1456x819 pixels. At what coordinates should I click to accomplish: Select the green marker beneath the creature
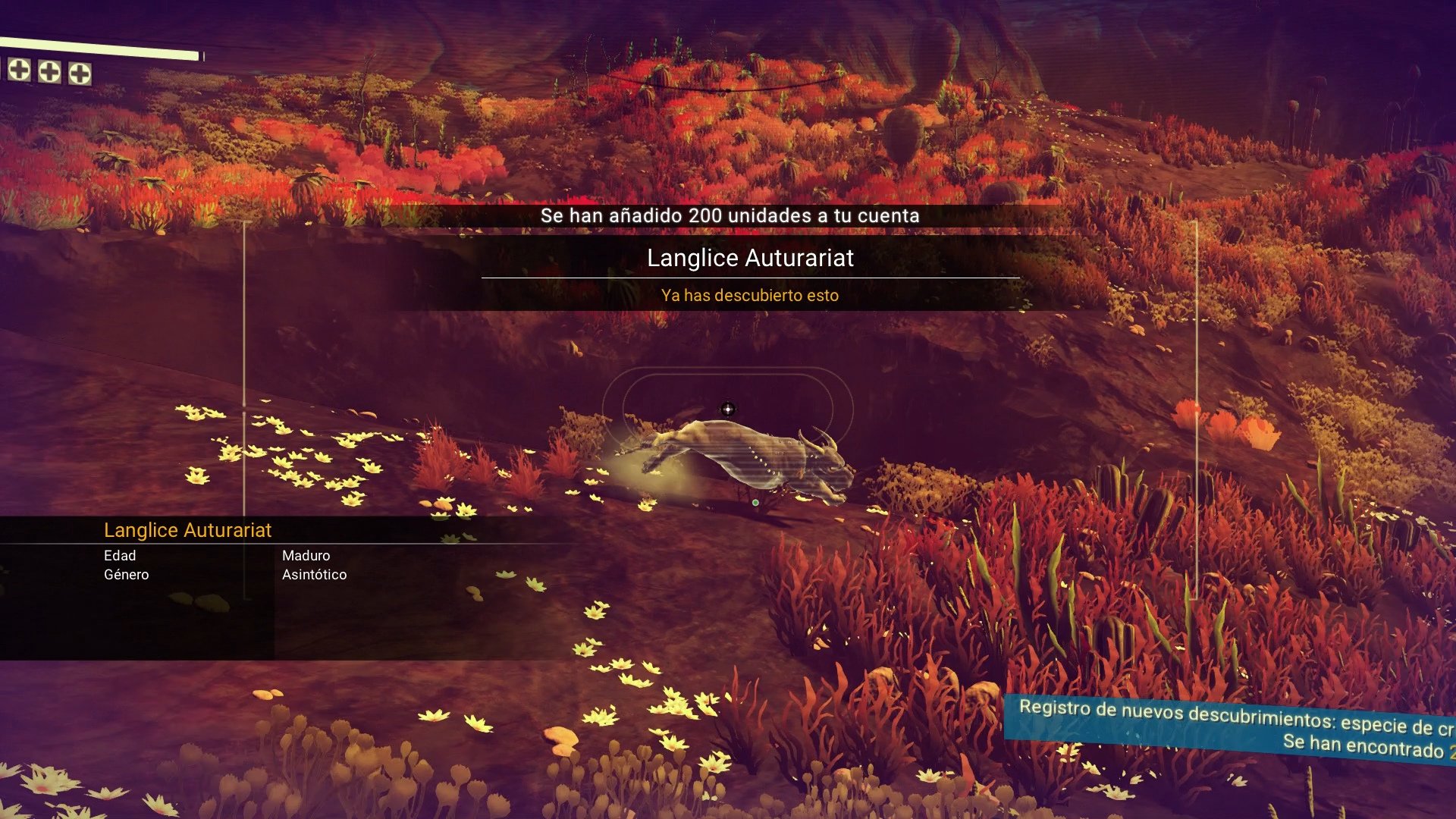pyautogui.click(x=755, y=501)
